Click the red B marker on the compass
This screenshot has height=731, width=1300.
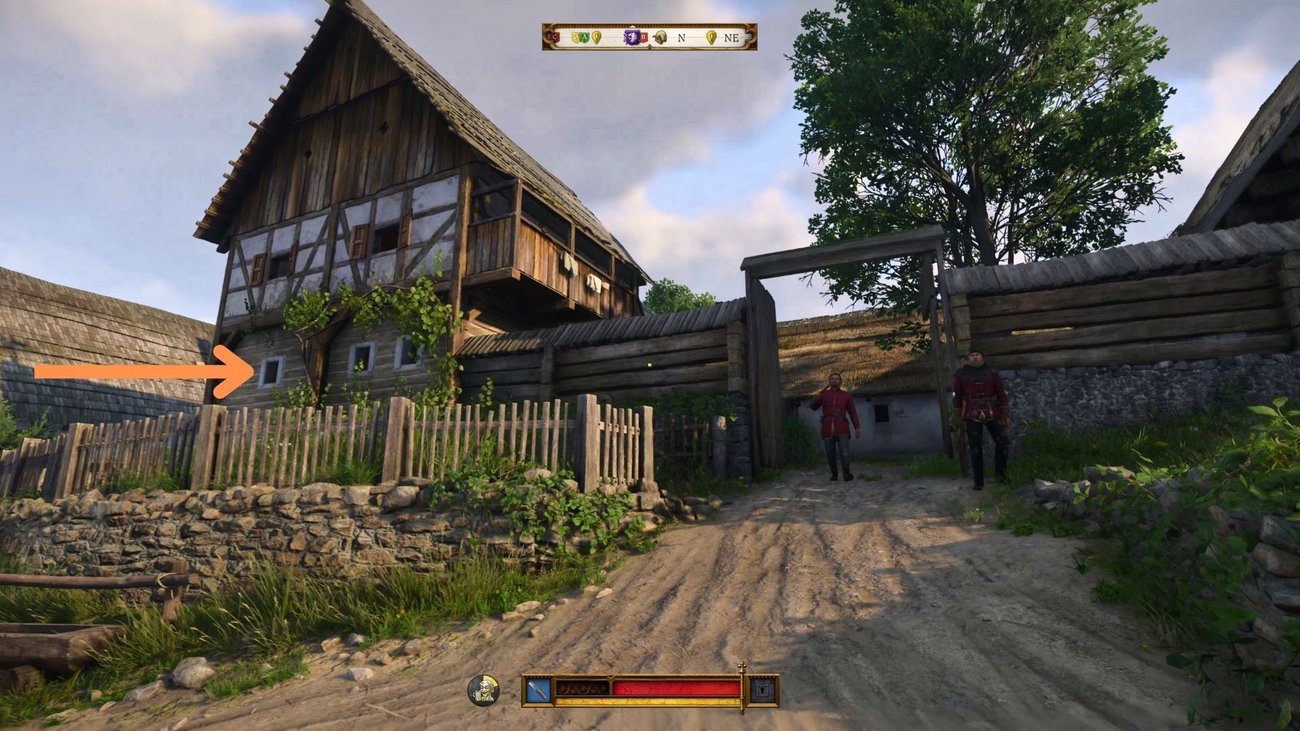(643, 37)
